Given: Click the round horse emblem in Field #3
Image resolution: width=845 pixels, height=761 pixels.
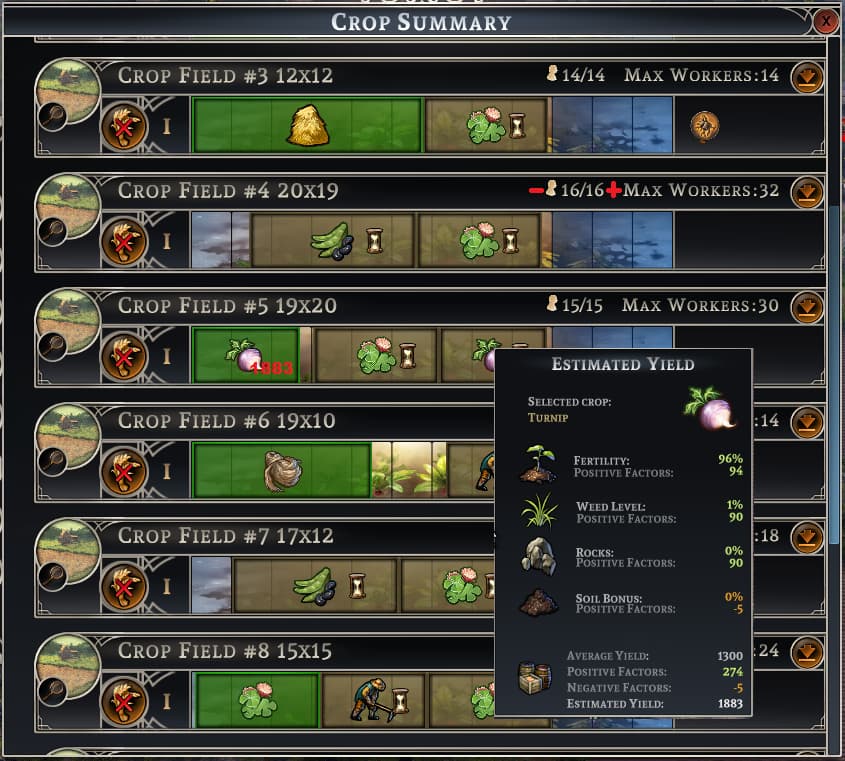Looking at the screenshot, I should click(705, 126).
